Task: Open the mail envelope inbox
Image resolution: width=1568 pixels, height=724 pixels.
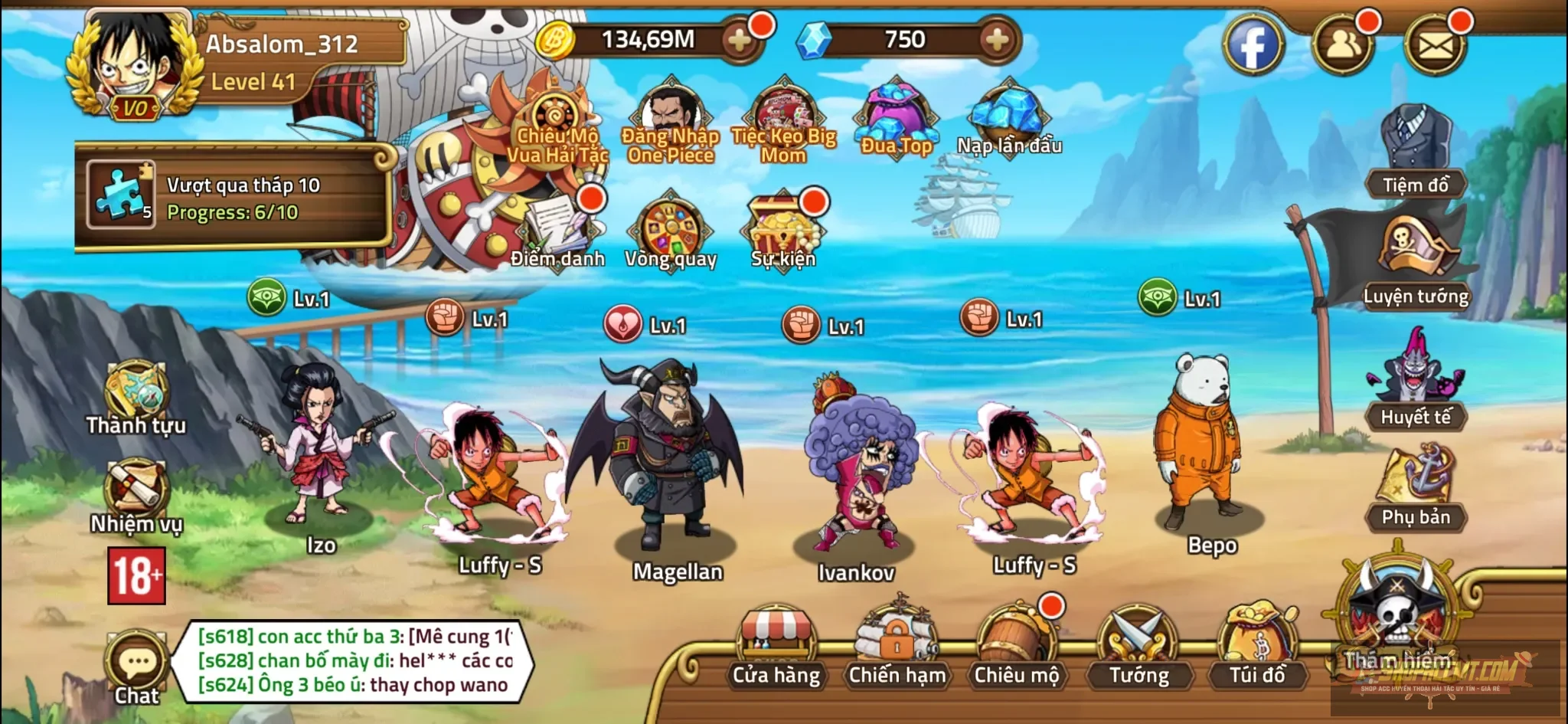Action: coord(1435,46)
